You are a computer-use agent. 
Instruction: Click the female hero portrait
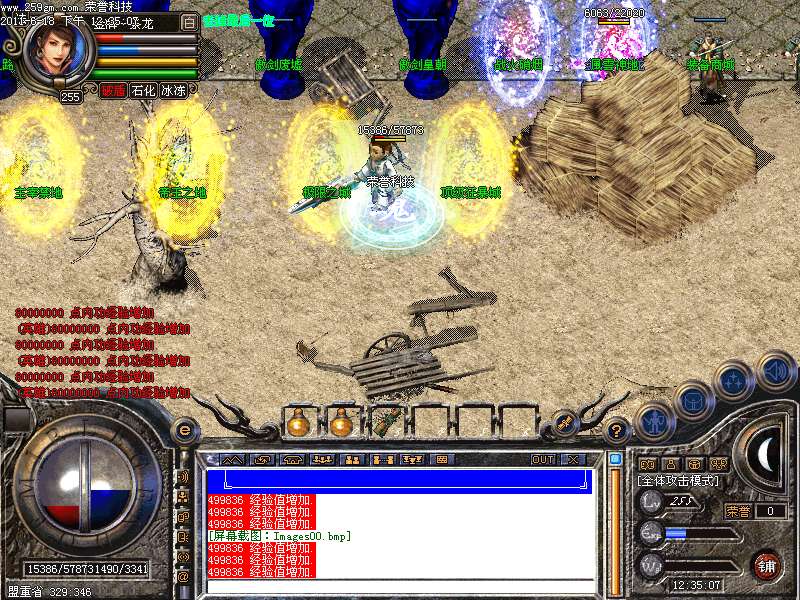(x=60, y=48)
